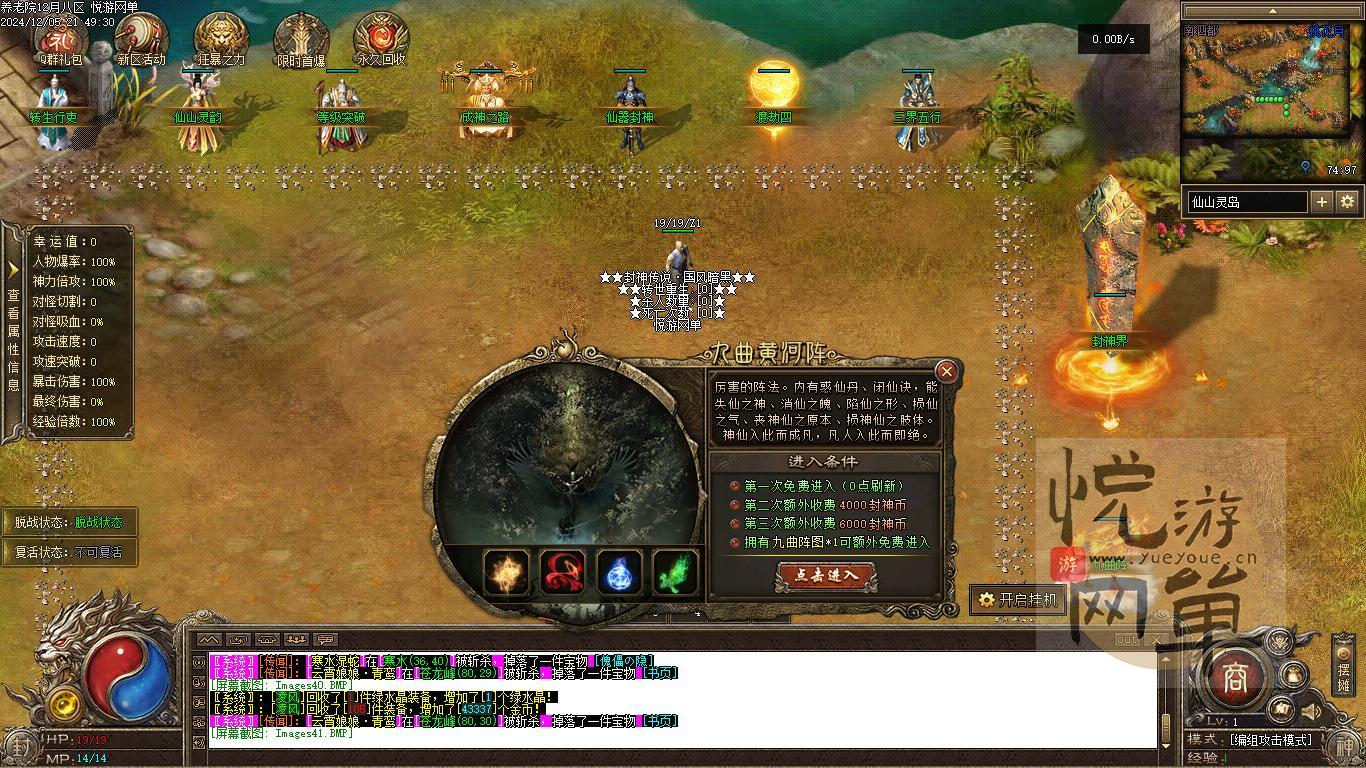
Task: Open the 限时首爆 sword icon
Action: pyautogui.click(x=301, y=36)
